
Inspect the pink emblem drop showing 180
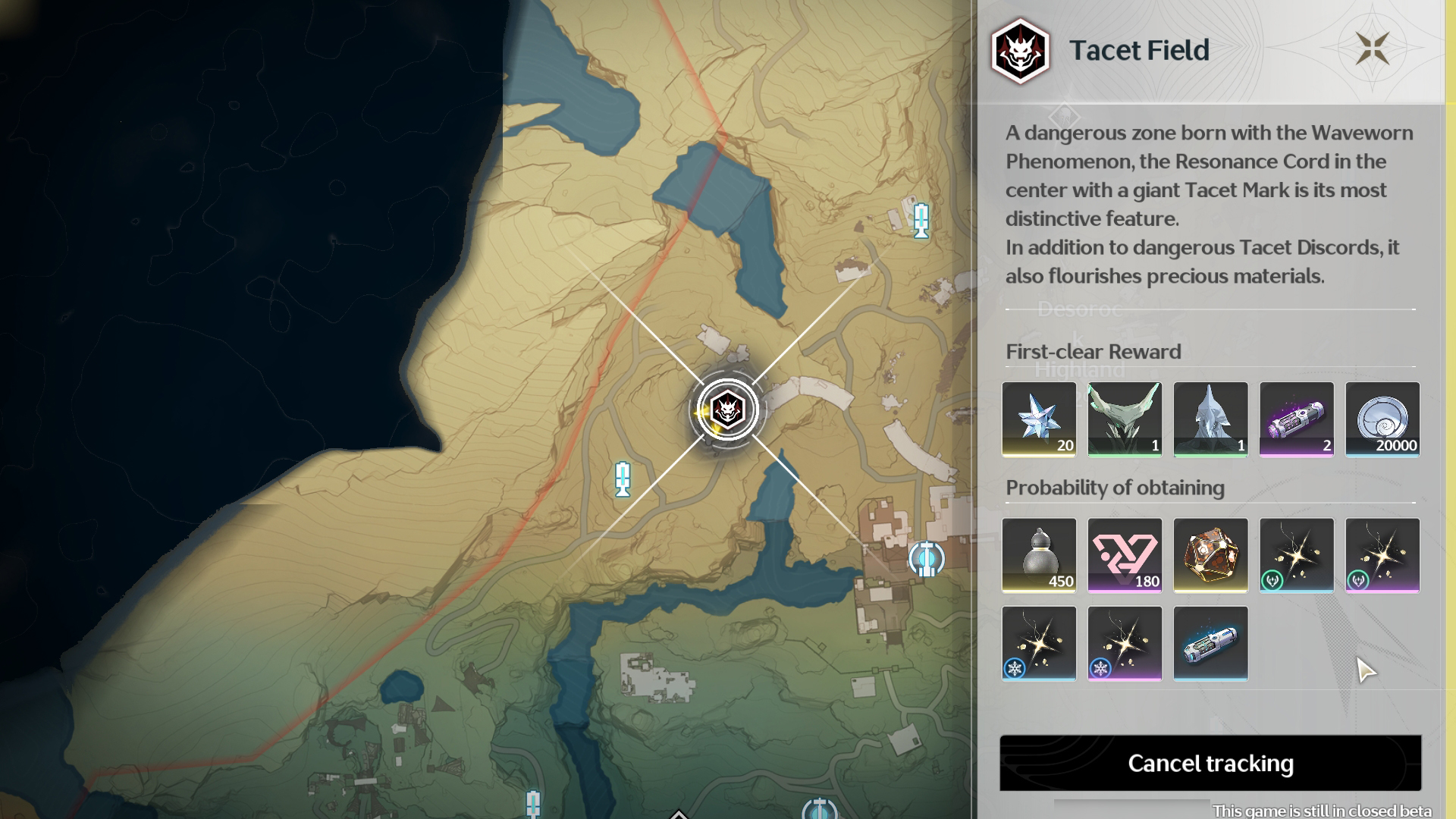click(1125, 555)
